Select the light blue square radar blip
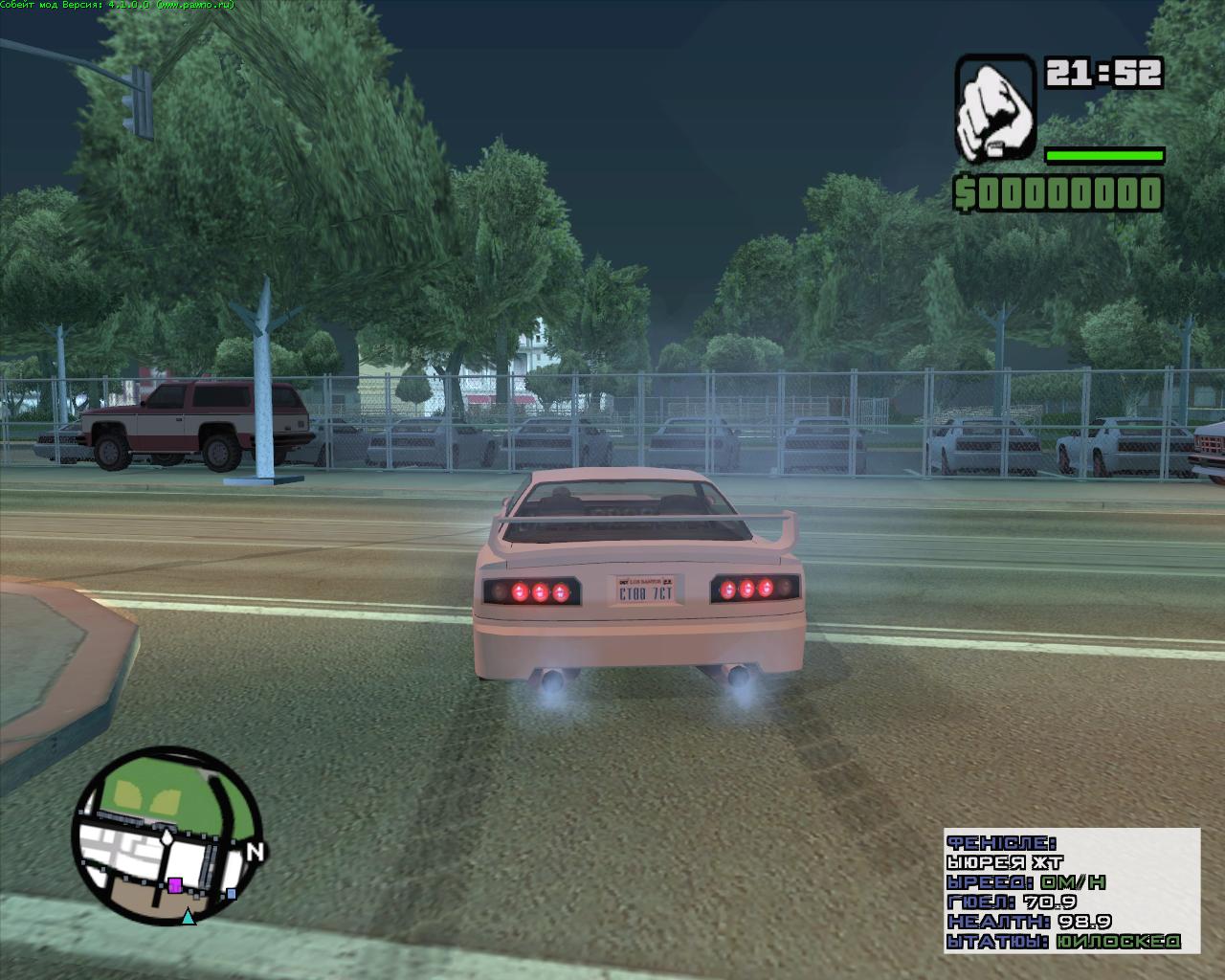 pos(232,894)
